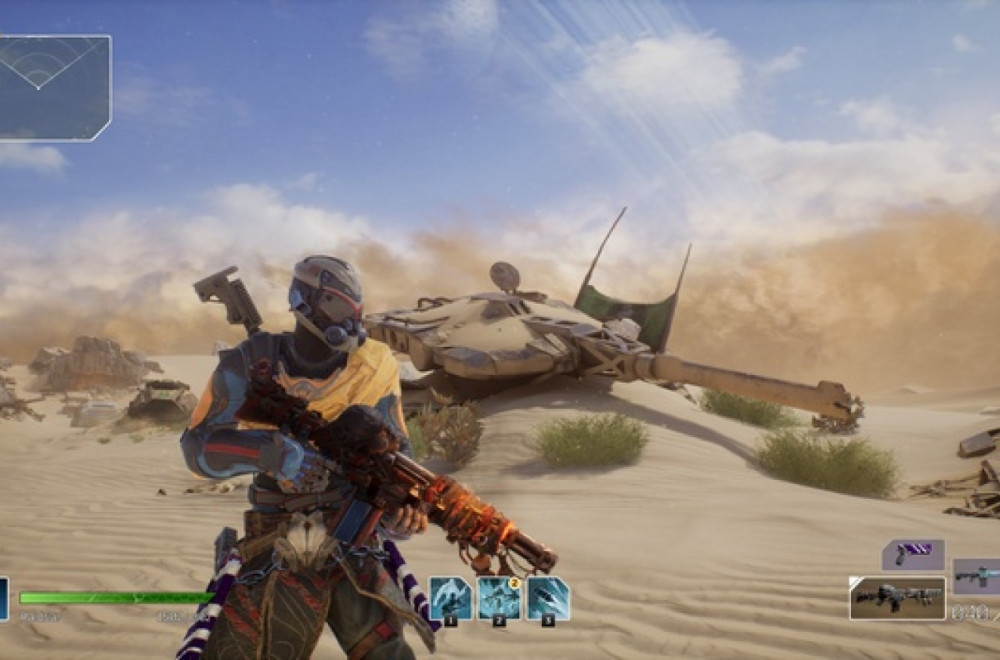
Task: Trigger the projectile ability in slot 3
Action: click(x=548, y=599)
